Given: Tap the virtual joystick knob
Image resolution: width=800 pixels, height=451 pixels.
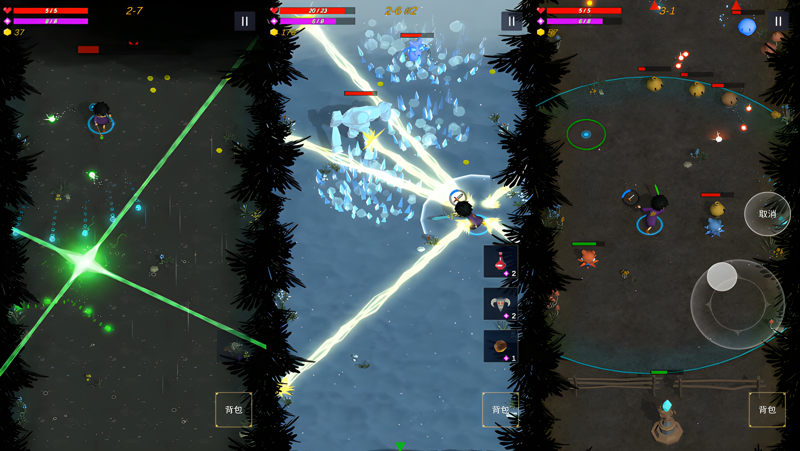Looking at the screenshot, I should pos(722,277).
